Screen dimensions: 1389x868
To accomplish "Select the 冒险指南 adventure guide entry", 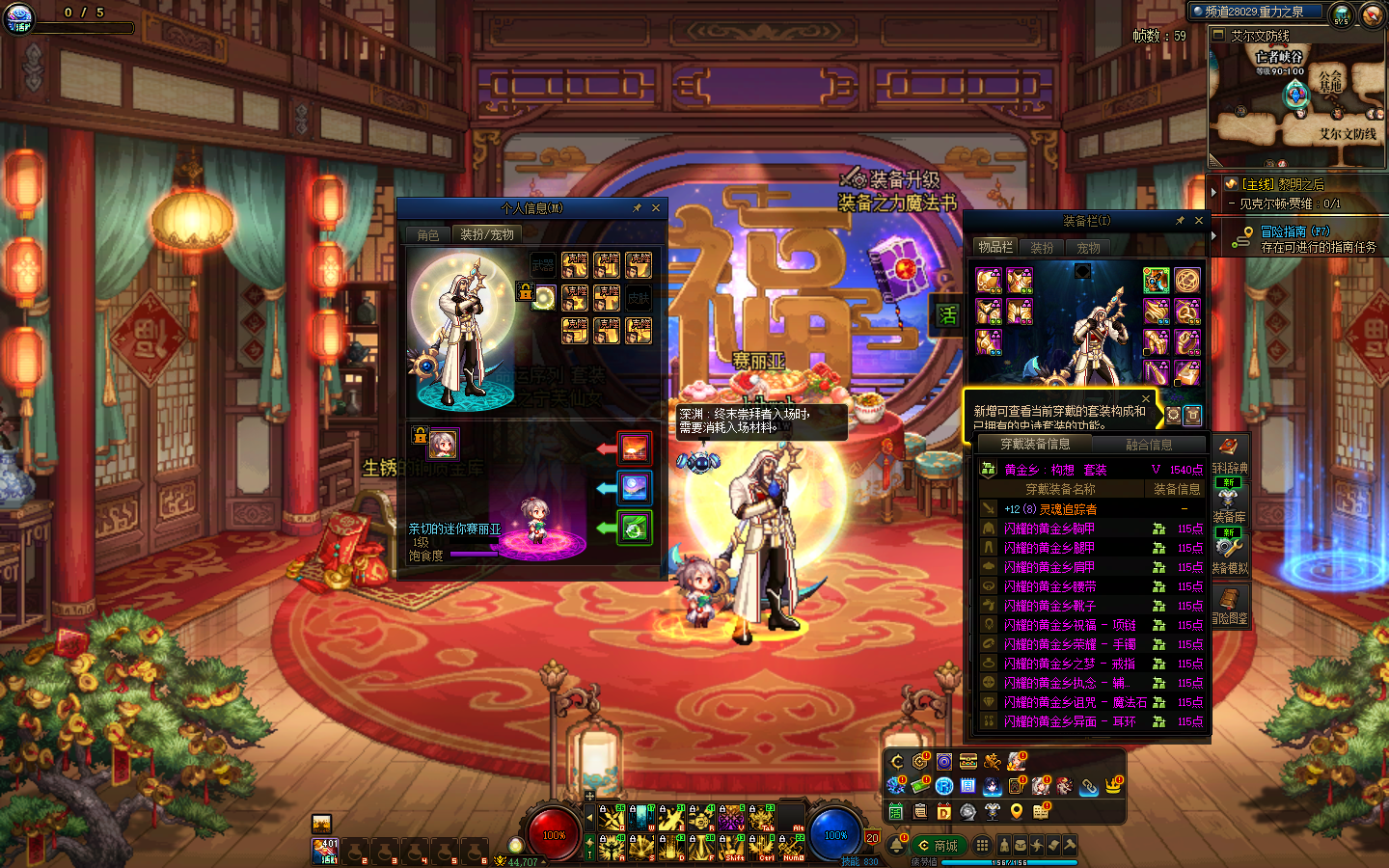I will click(x=1294, y=231).
